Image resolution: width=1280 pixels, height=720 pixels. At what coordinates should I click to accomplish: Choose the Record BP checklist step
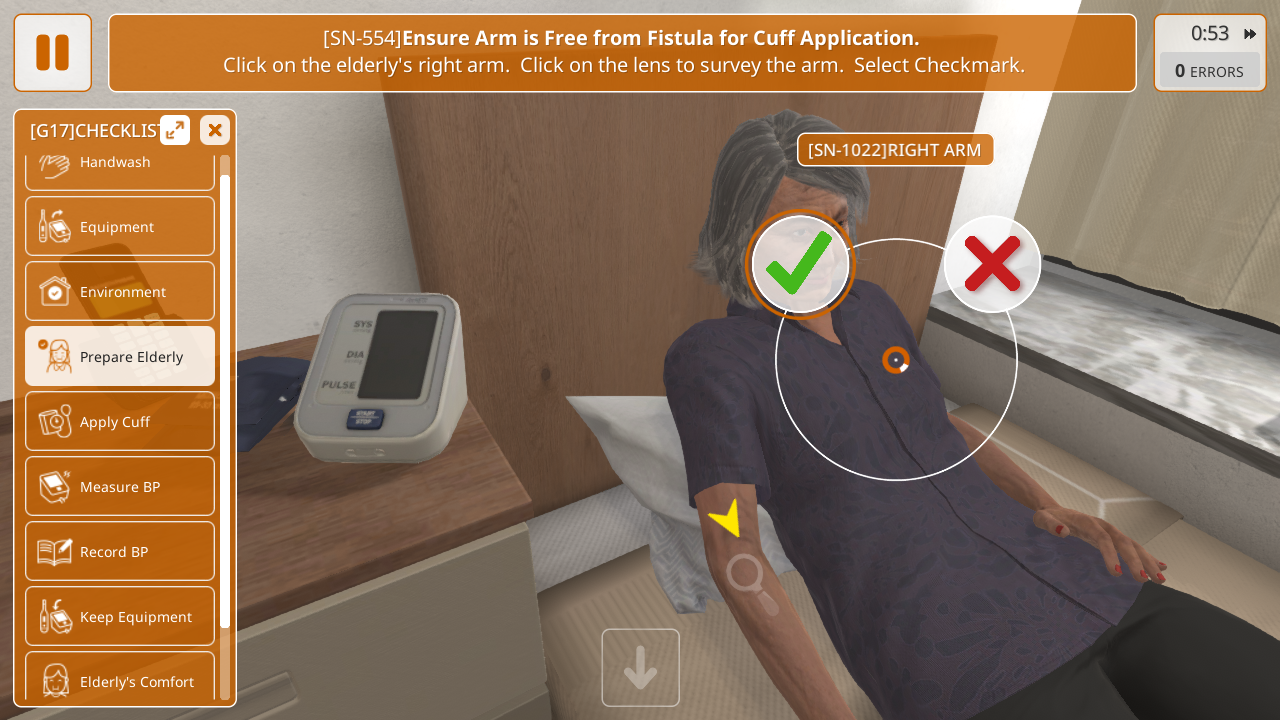pyautogui.click(x=120, y=552)
